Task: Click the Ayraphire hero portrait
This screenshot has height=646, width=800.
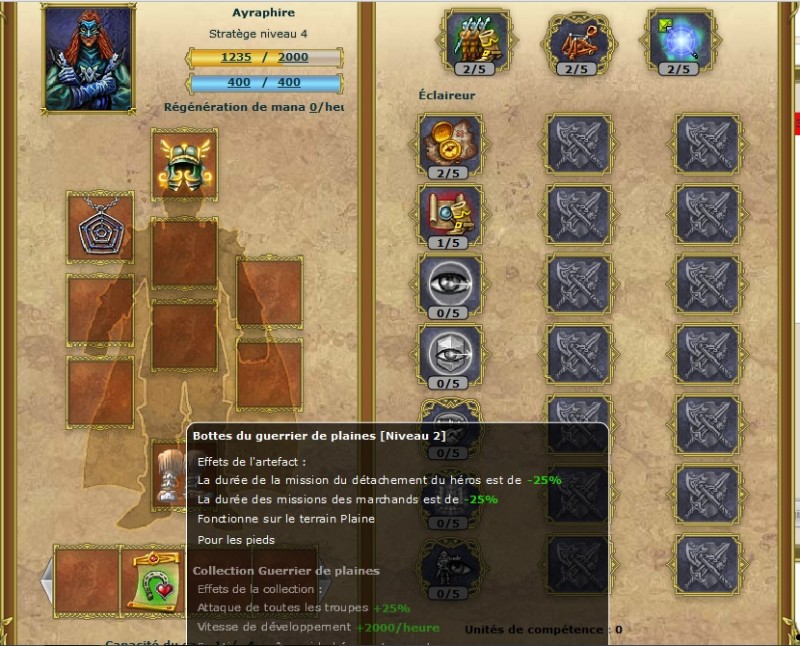Action: pyautogui.click(x=89, y=58)
